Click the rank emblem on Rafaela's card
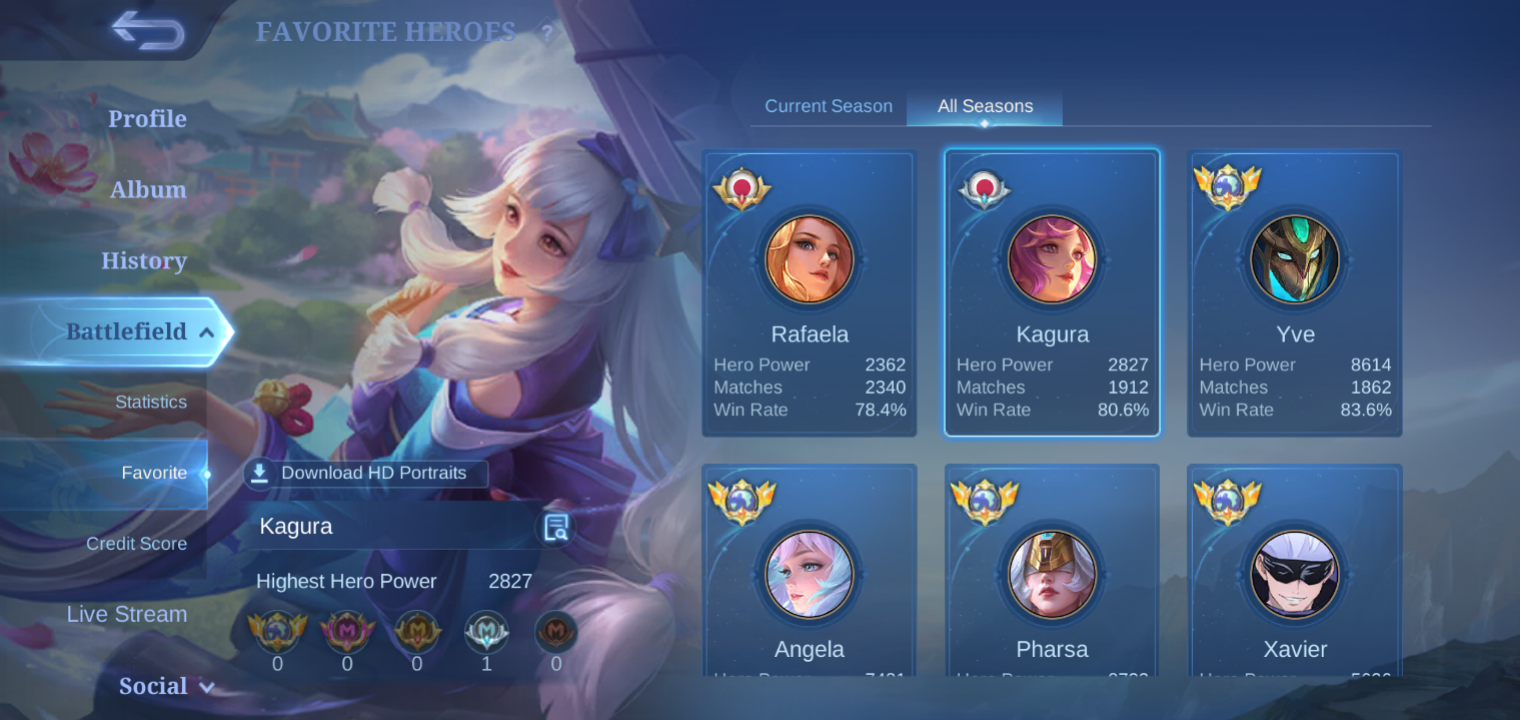 [x=741, y=185]
